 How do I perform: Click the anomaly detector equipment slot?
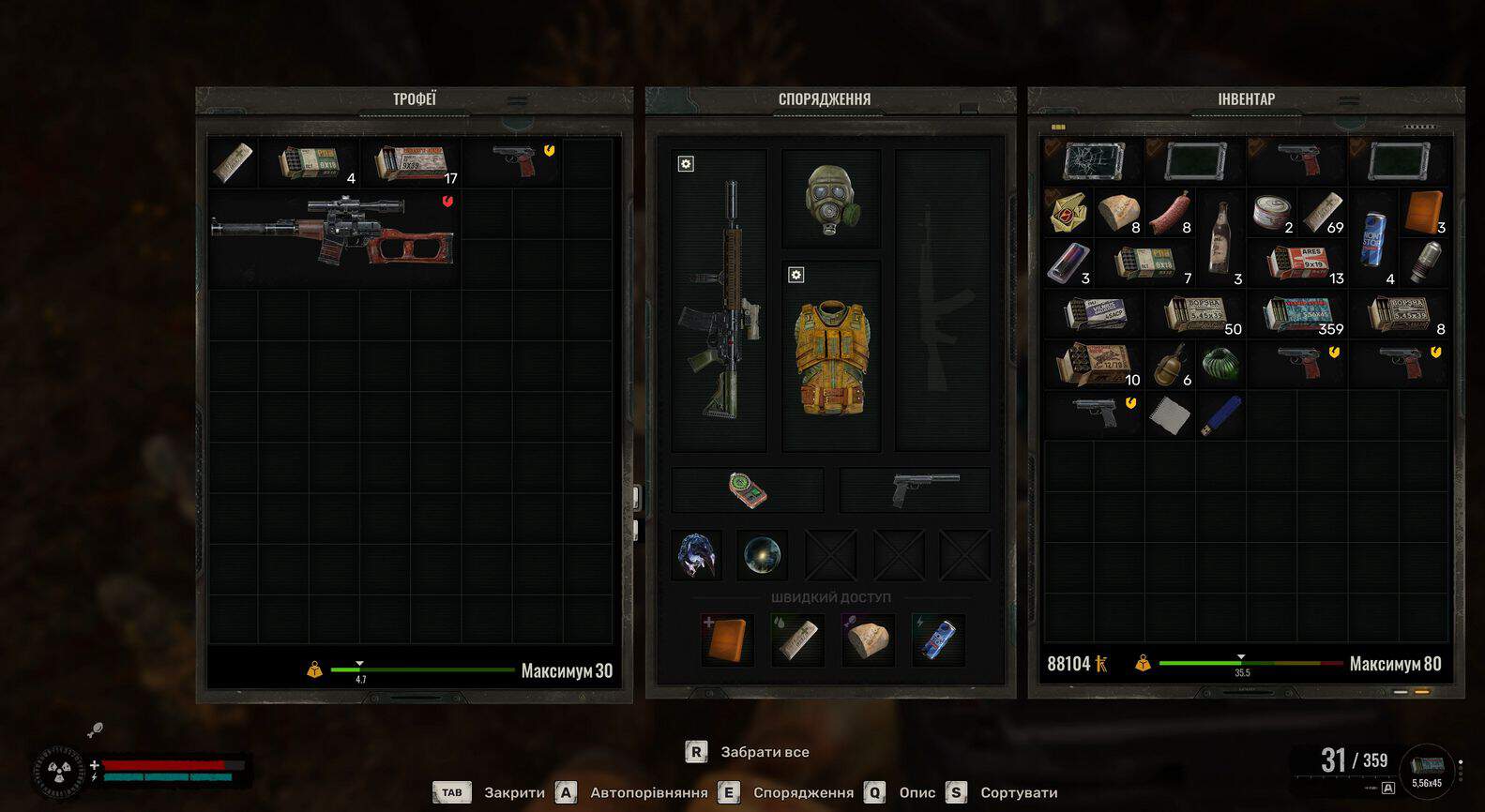coord(748,489)
